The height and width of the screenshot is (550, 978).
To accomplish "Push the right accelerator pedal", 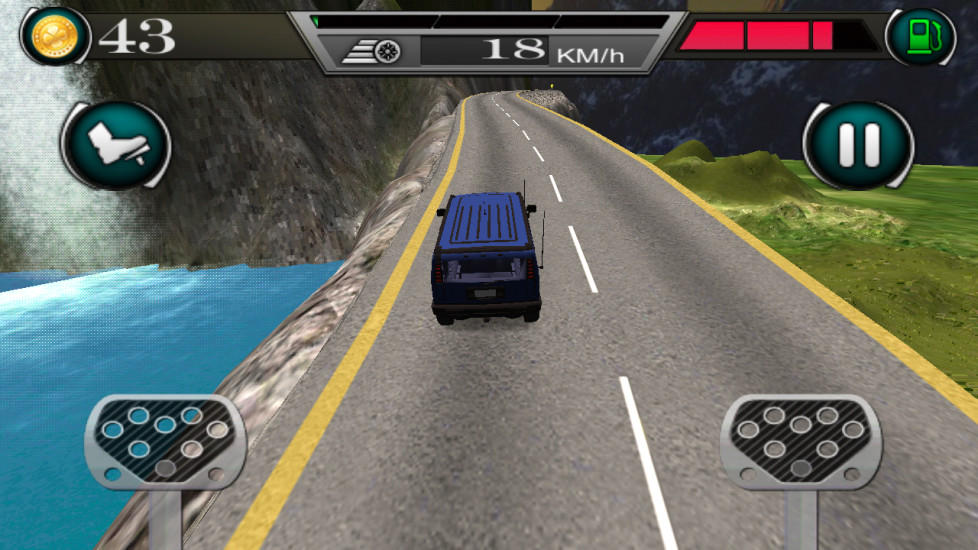I will coord(800,440).
